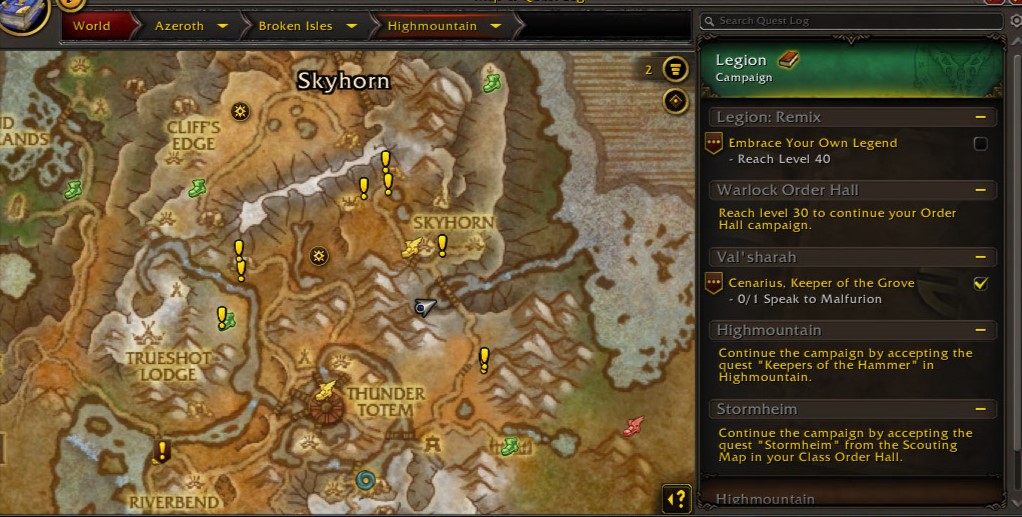Open the map filter button
The width and height of the screenshot is (1022, 517).
tap(676, 70)
